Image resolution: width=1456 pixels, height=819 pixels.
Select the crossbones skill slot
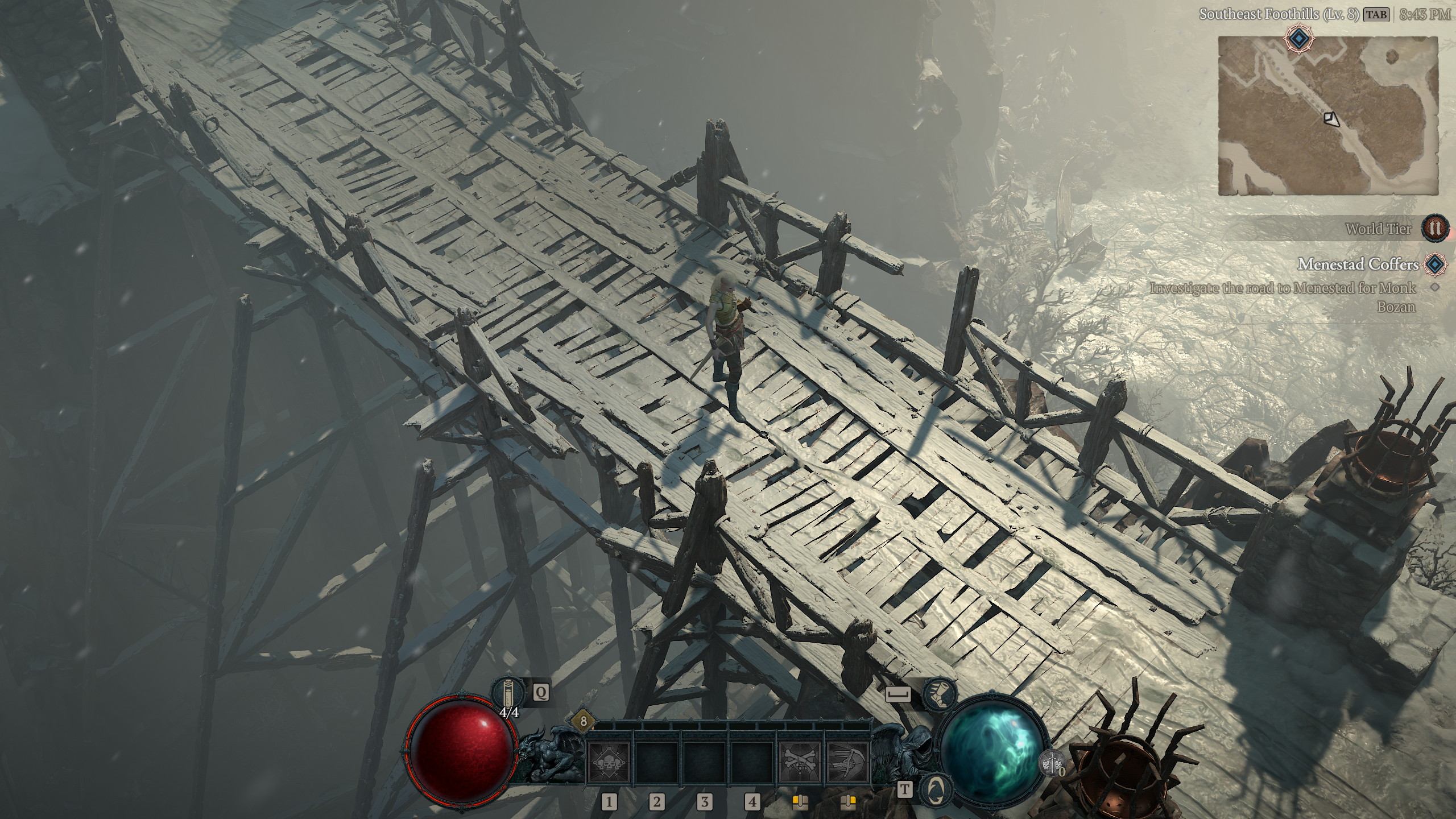tap(800, 762)
